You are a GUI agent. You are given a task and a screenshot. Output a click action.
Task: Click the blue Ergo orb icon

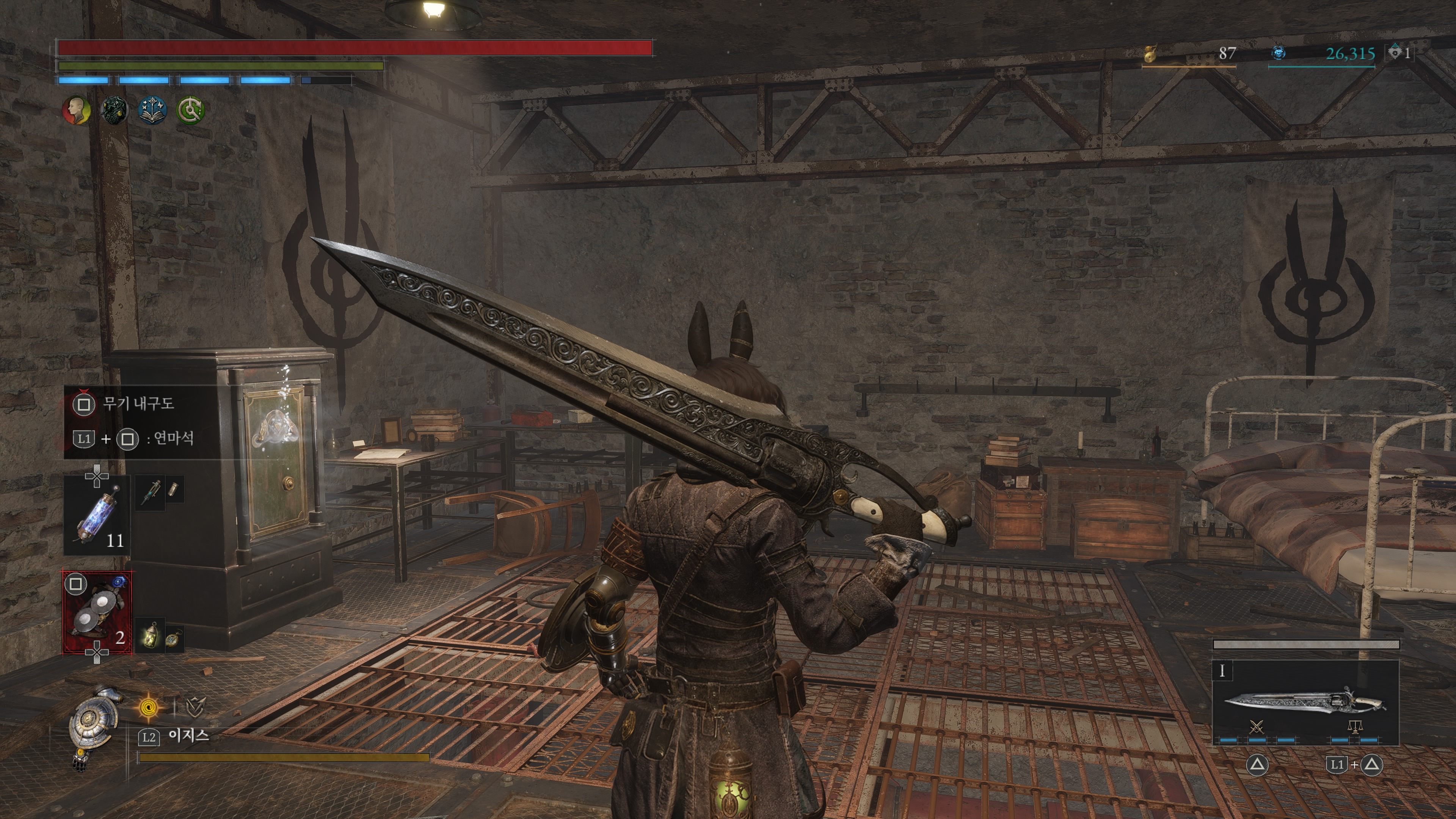(1279, 53)
